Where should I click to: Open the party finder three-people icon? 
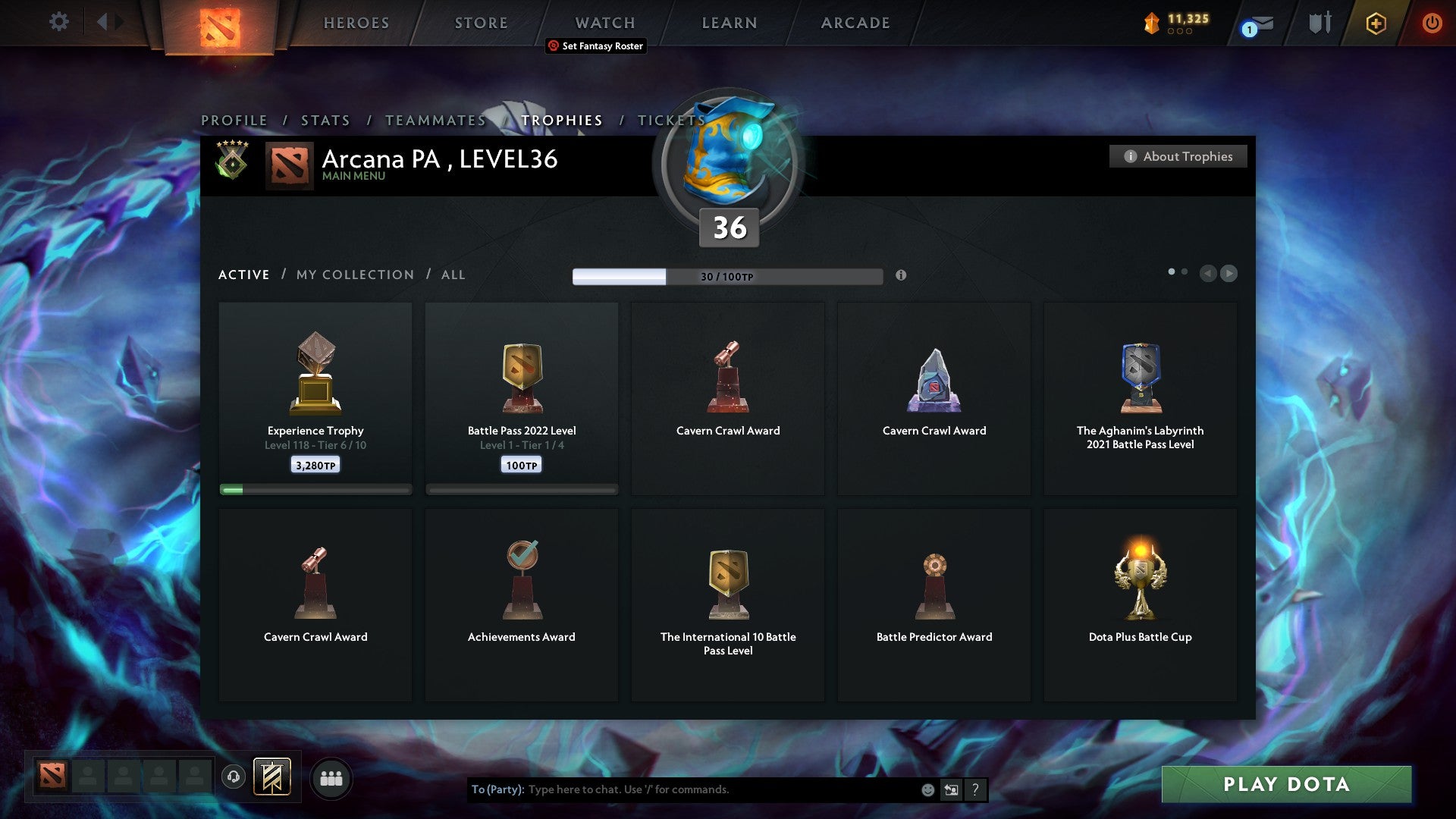331,777
